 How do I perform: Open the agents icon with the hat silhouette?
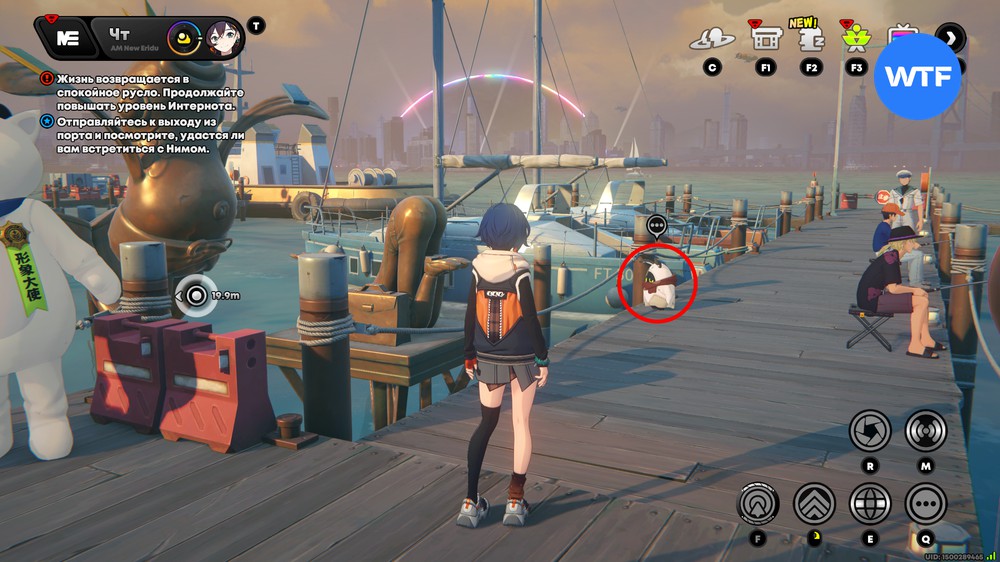(x=712, y=40)
